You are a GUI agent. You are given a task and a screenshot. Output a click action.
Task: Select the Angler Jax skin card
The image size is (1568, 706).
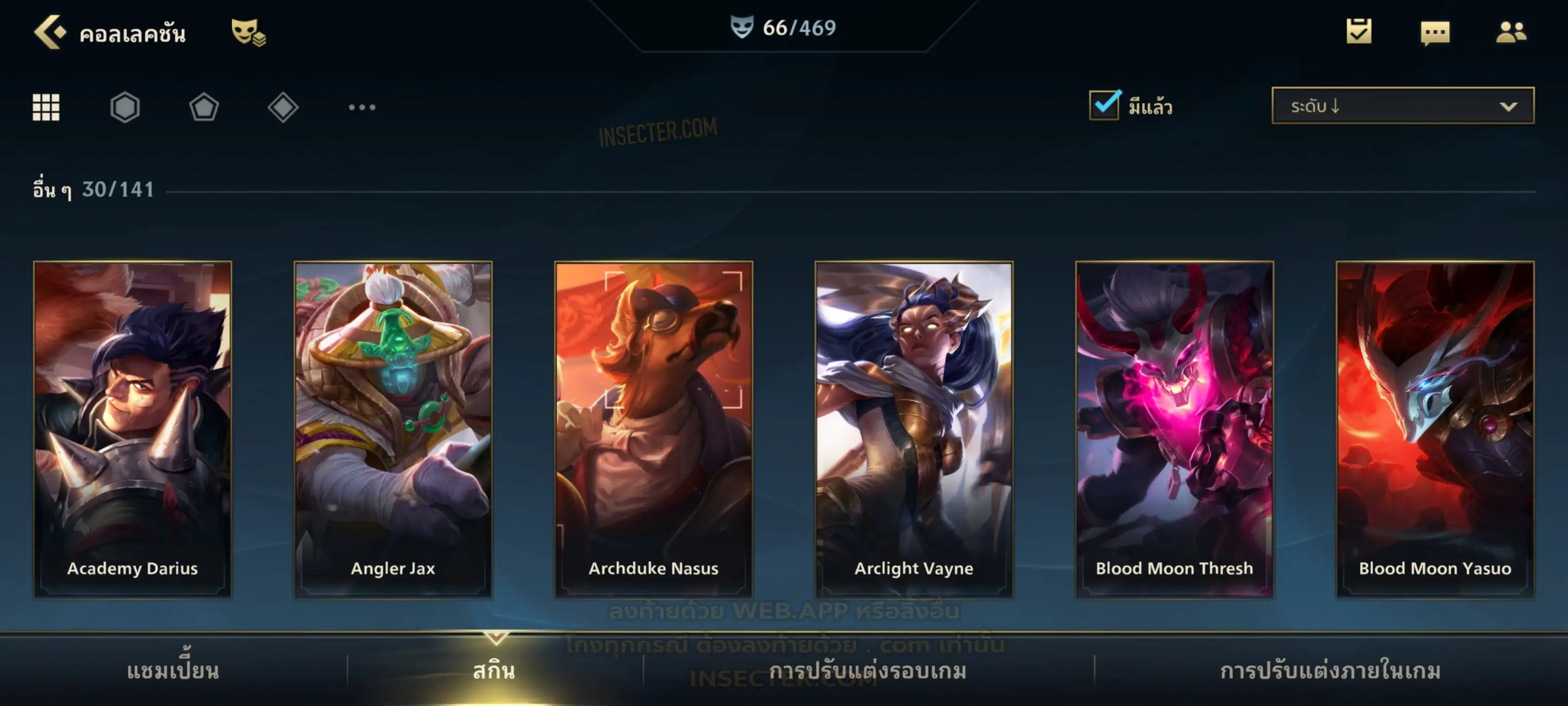tap(393, 429)
